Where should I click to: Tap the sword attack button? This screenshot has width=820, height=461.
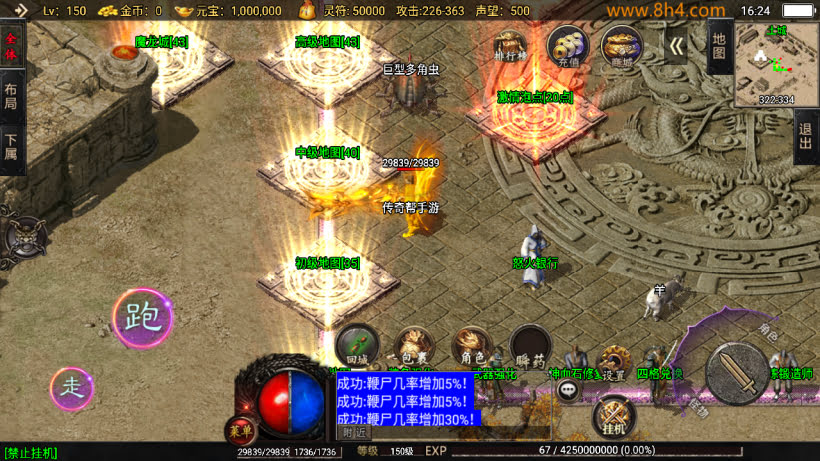[737, 373]
